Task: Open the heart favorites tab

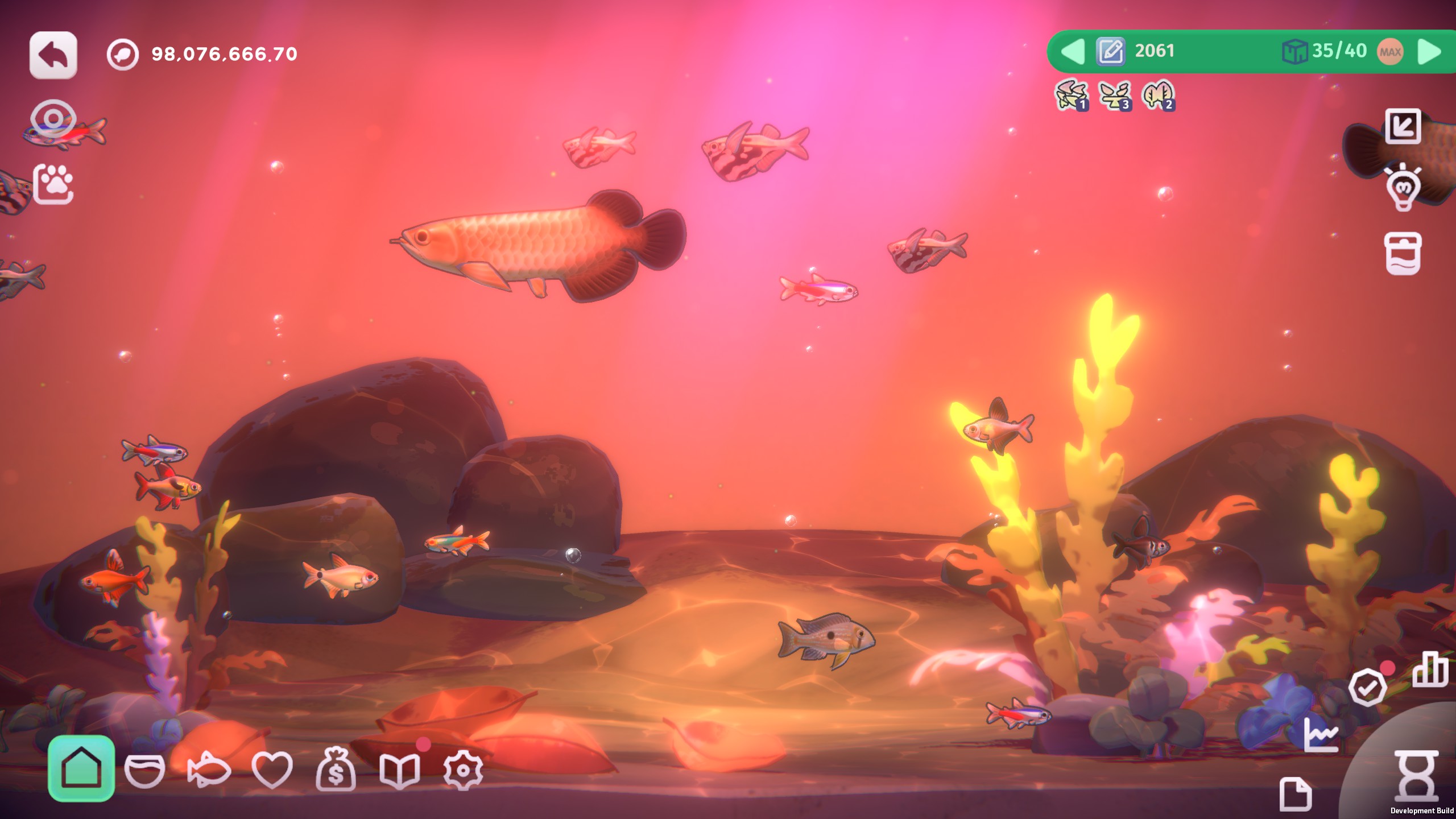Action: [x=272, y=771]
